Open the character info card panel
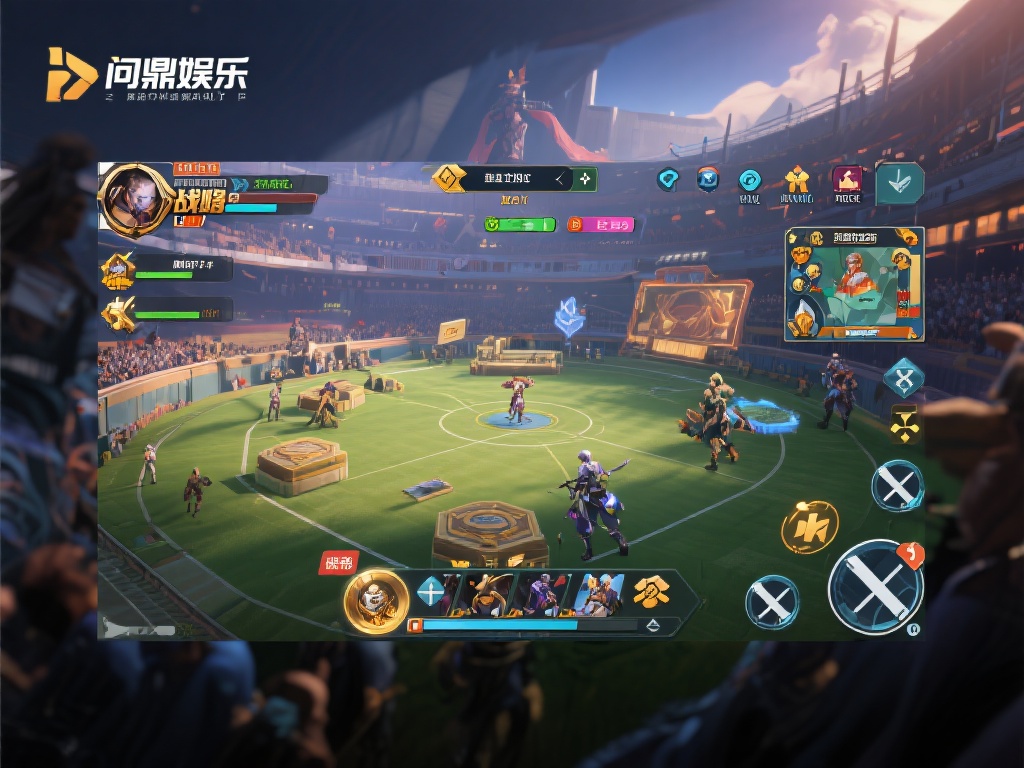This screenshot has height=768, width=1024. pyautogui.click(x=853, y=284)
